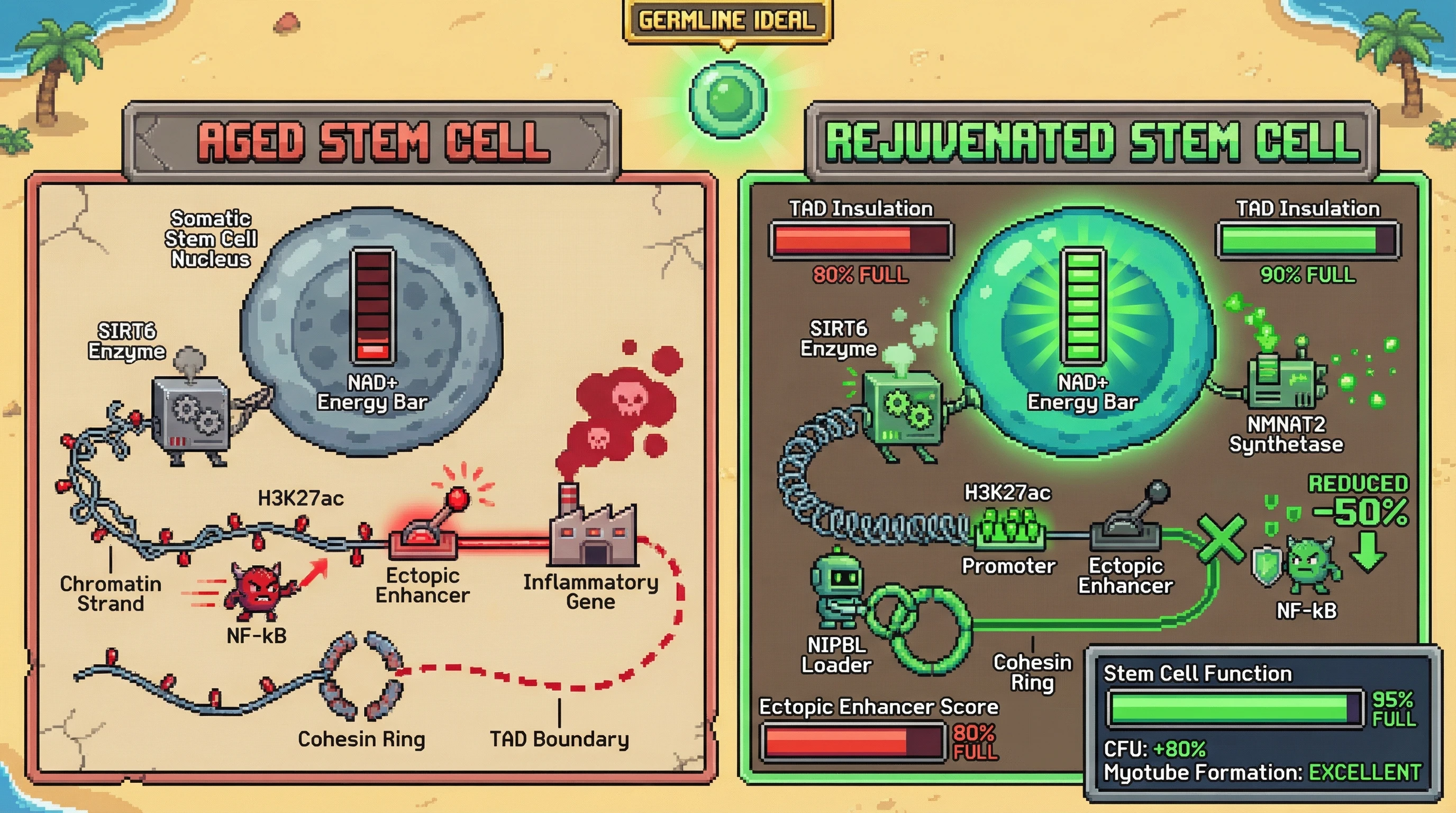Screen dimensions: 1456x813
Task: Click the glowing green germline orb
Action: 727,97
